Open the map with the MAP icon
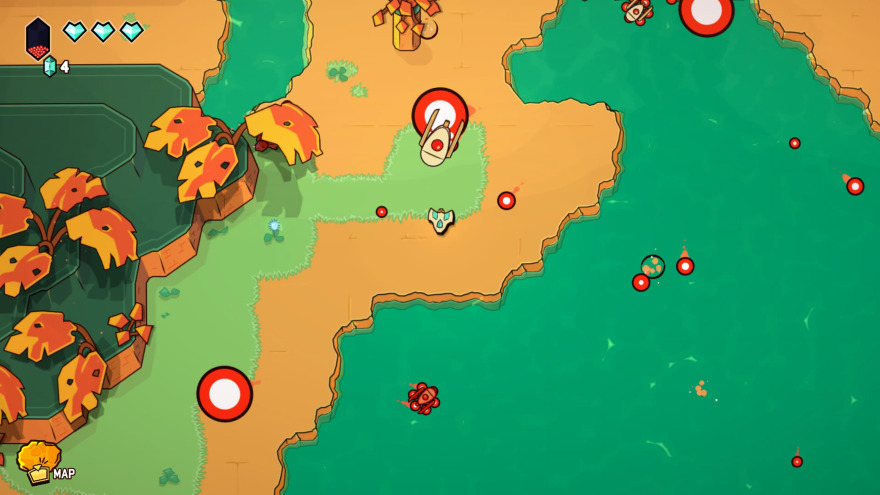The width and height of the screenshot is (880, 495). tap(40, 463)
